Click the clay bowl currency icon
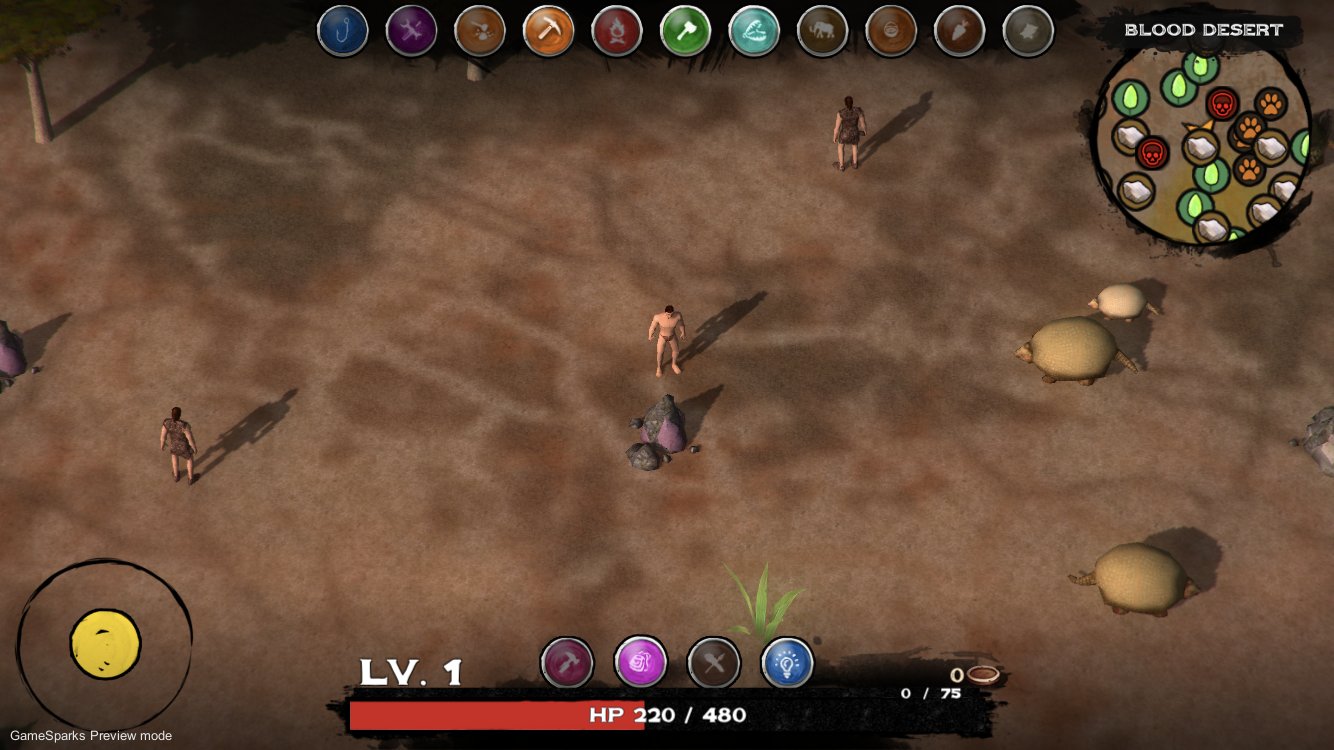The image size is (1334, 750). [982, 675]
